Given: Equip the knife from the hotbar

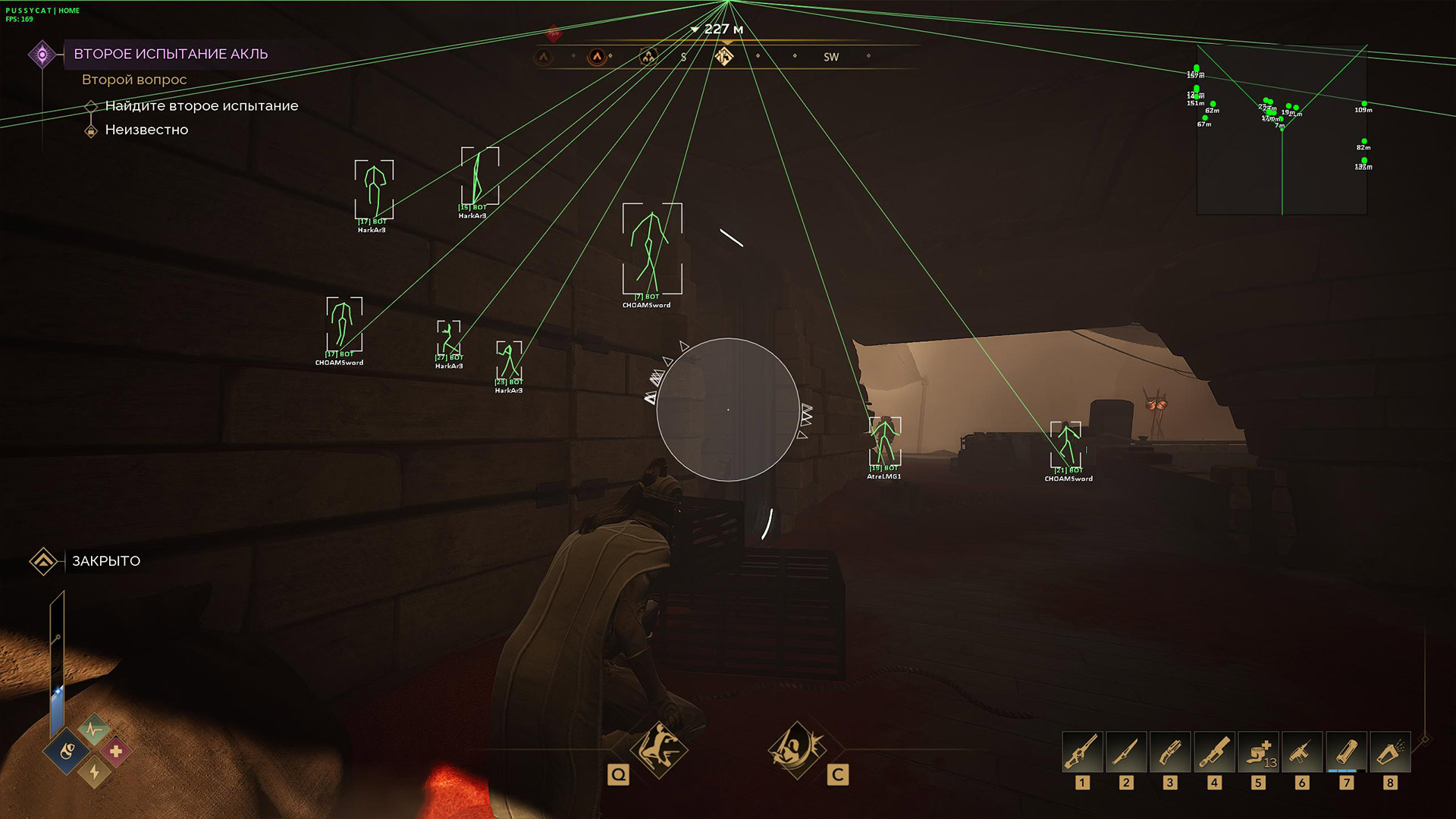Looking at the screenshot, I should tap(1126, 752).
